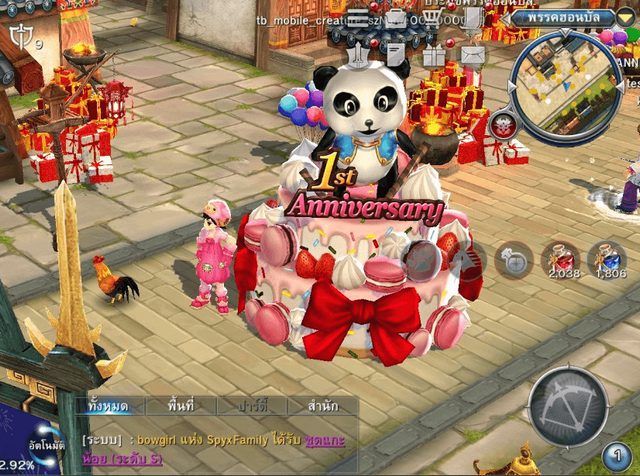The width and height of the screenshot is (640, 476).
Task: Open the gift box rewards icon
Action: pos(433,55)
